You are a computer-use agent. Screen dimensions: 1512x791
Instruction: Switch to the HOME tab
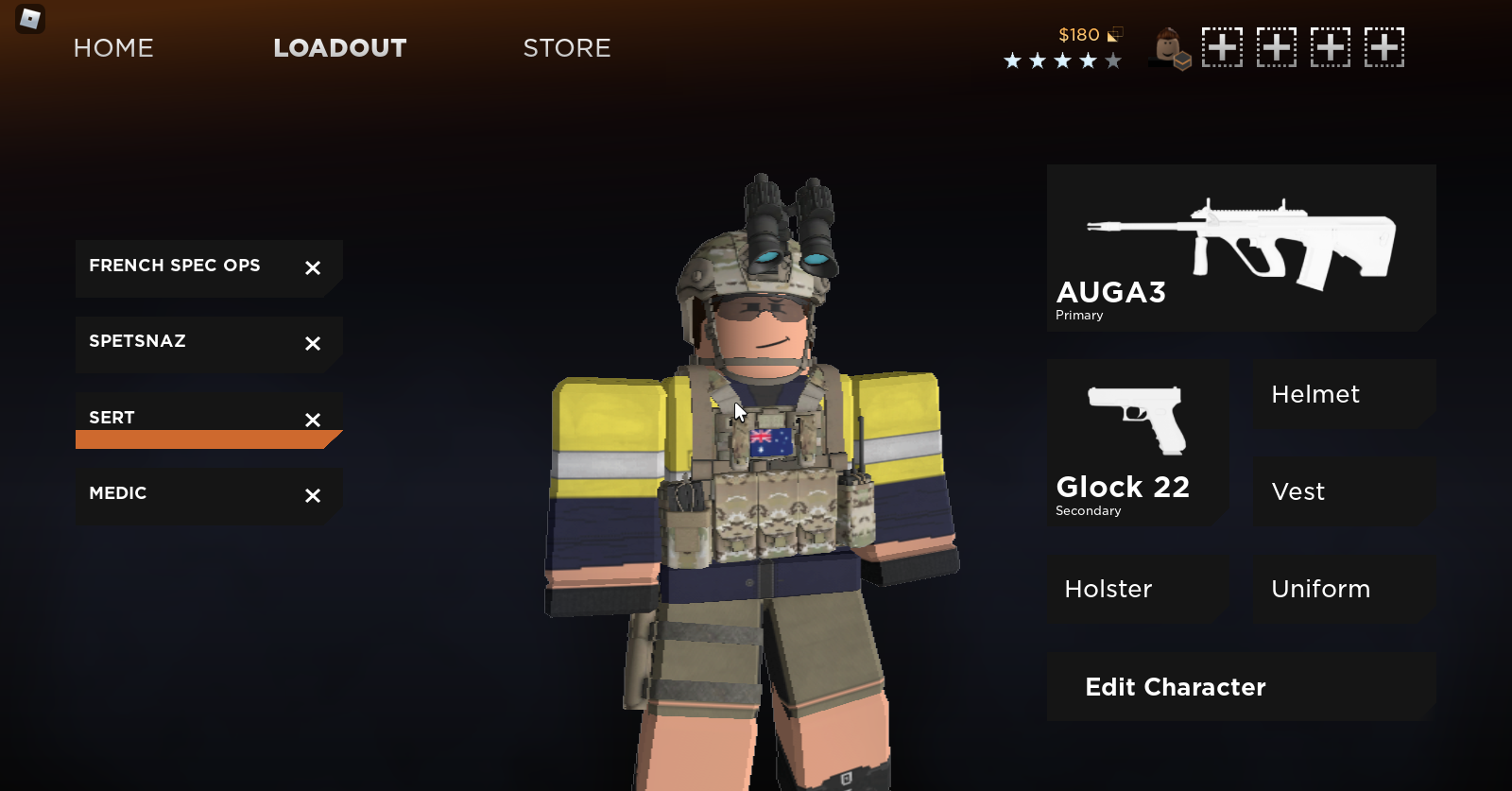click(x=112, y=48)
